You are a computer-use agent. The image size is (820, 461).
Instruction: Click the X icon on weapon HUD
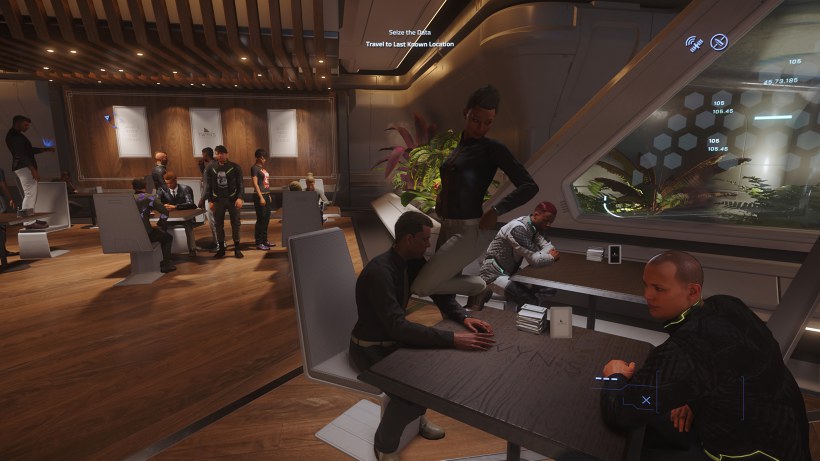pyautogui.click(x=646, y=400)
